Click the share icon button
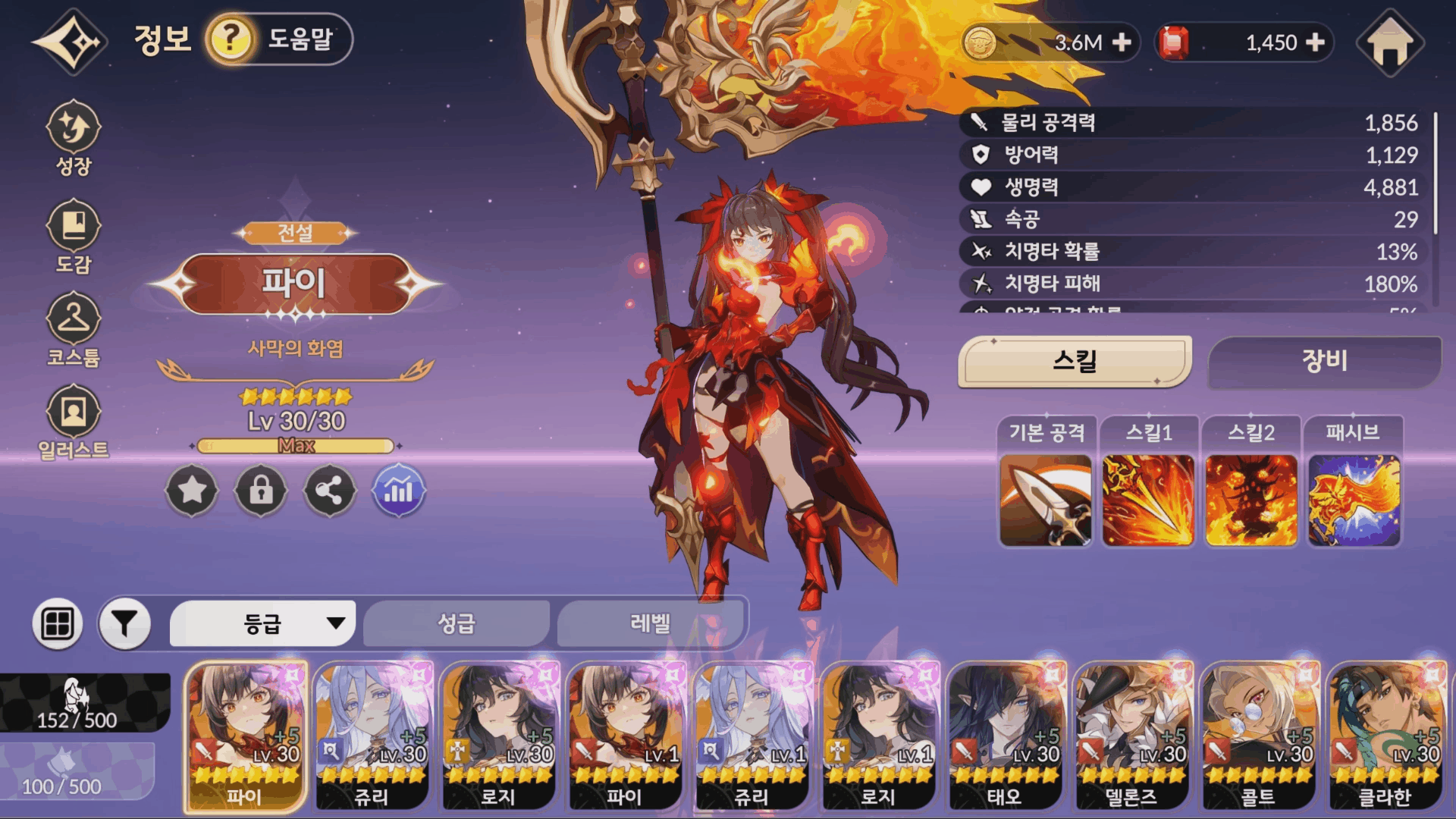This screenshot has height=819, width=1456. [x=330, y=491]
